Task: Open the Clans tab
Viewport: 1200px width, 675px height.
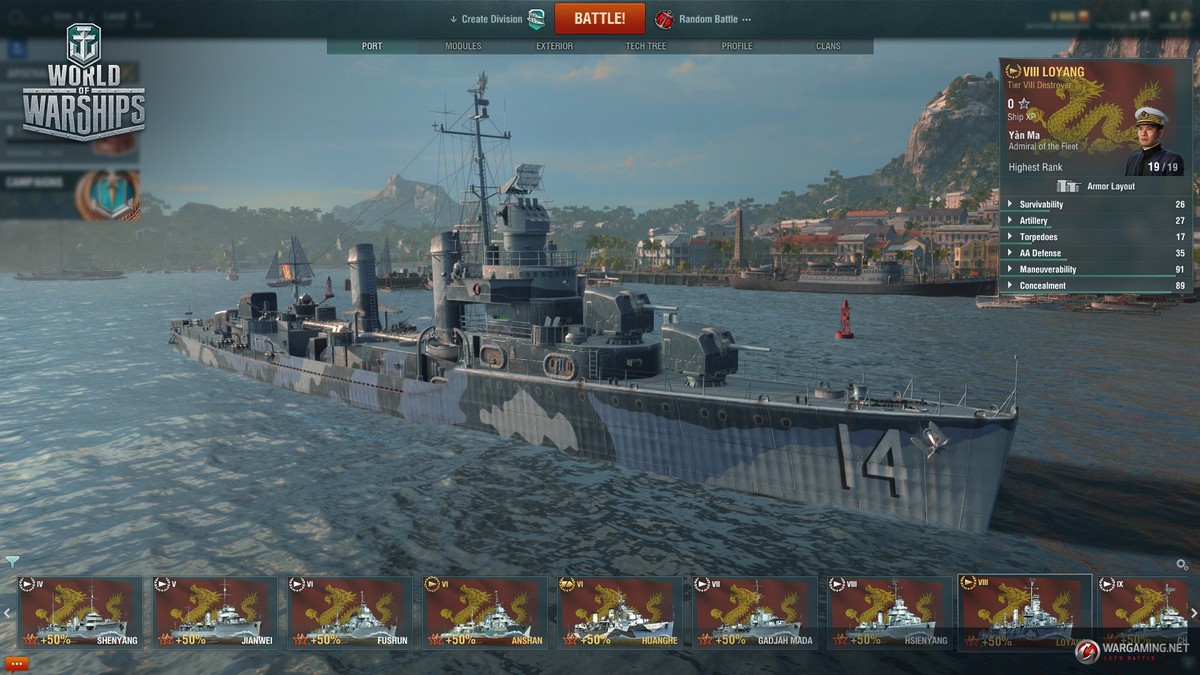Action: point(828,46)
